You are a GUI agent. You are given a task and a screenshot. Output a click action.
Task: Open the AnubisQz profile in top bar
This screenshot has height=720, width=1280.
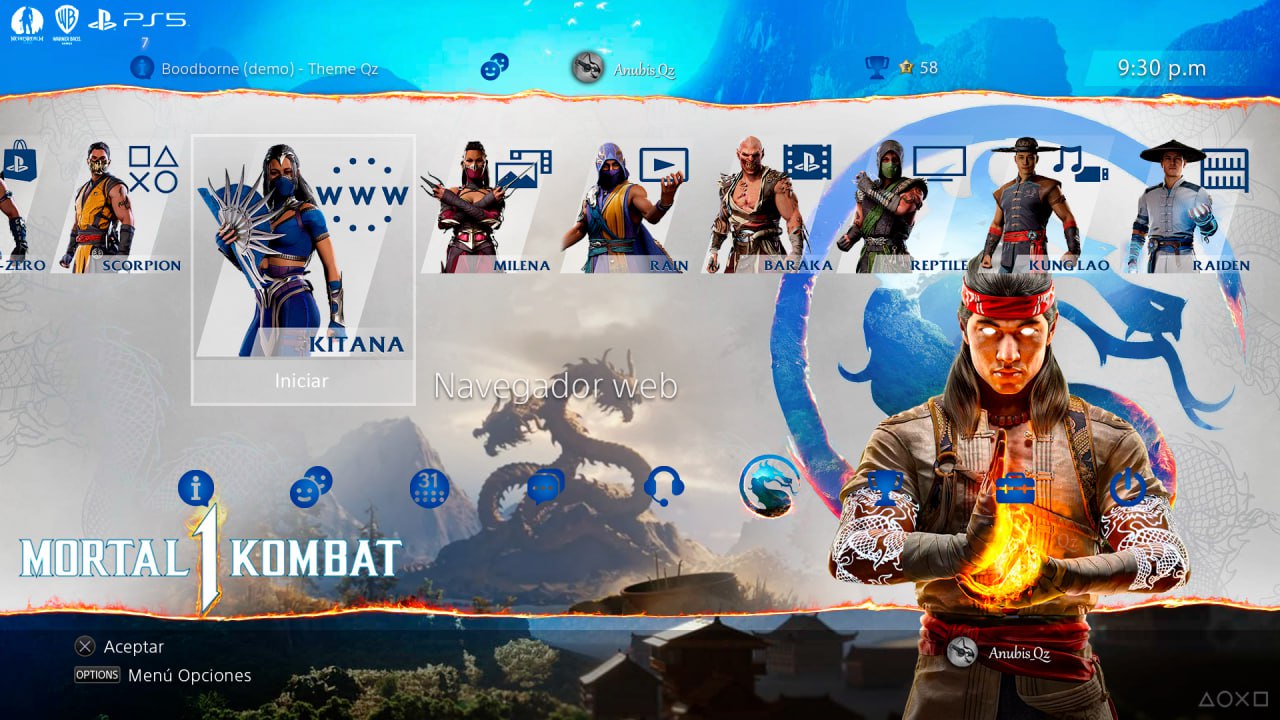point(624,68)
